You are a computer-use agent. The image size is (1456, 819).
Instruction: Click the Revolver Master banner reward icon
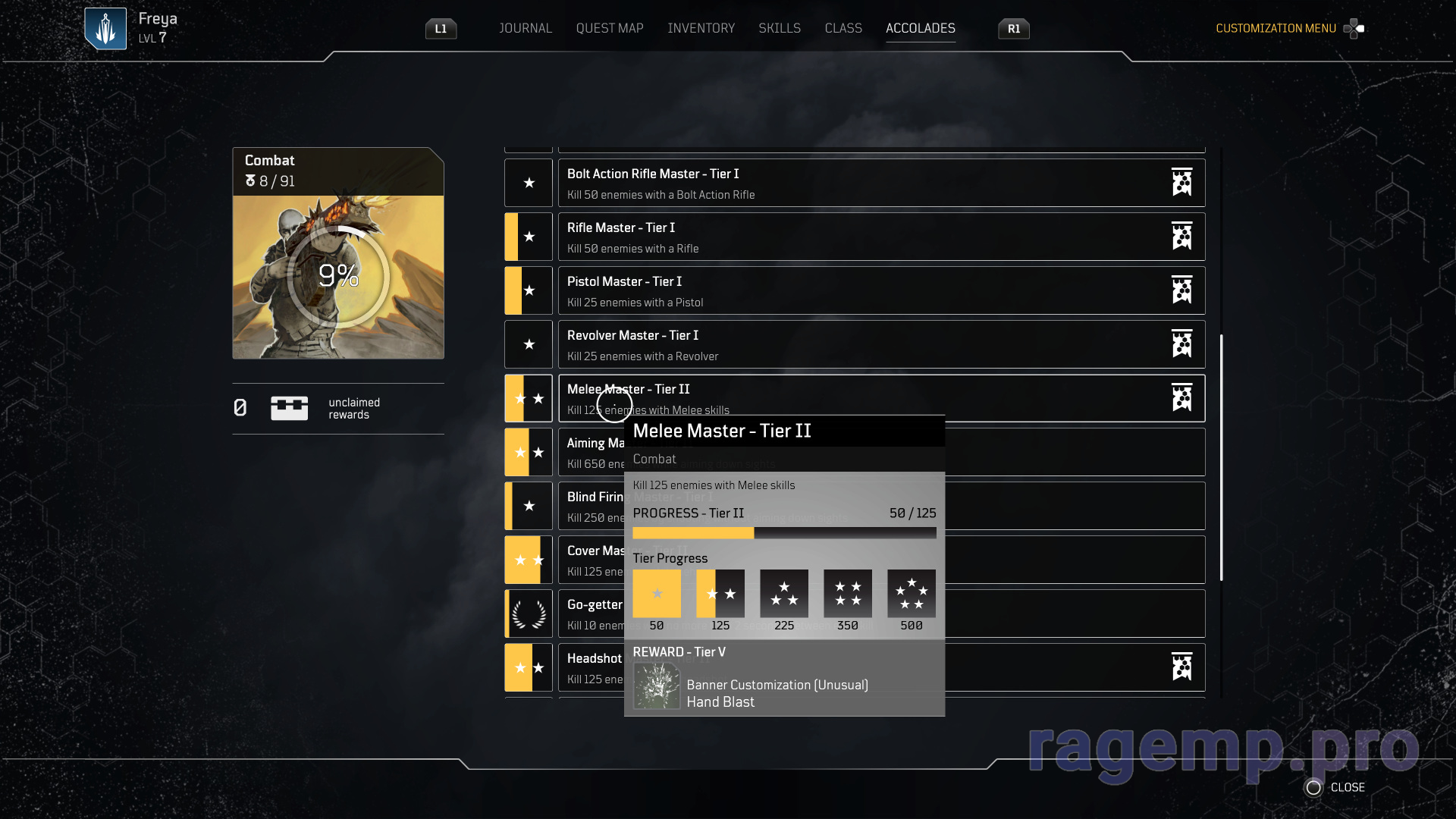pyautogui.click(x=1181, y=344)
